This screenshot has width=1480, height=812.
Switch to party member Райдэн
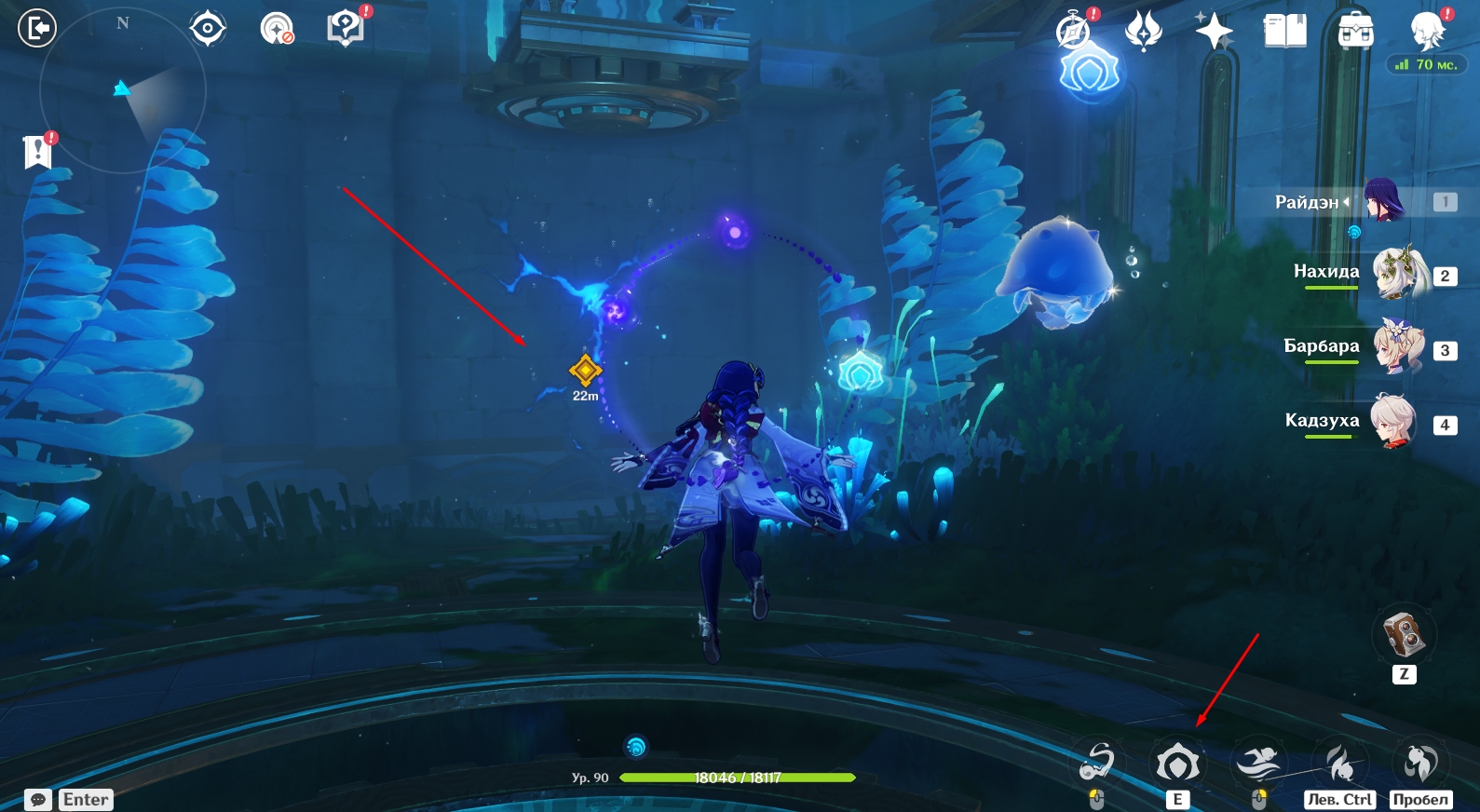click(1384, 201)
